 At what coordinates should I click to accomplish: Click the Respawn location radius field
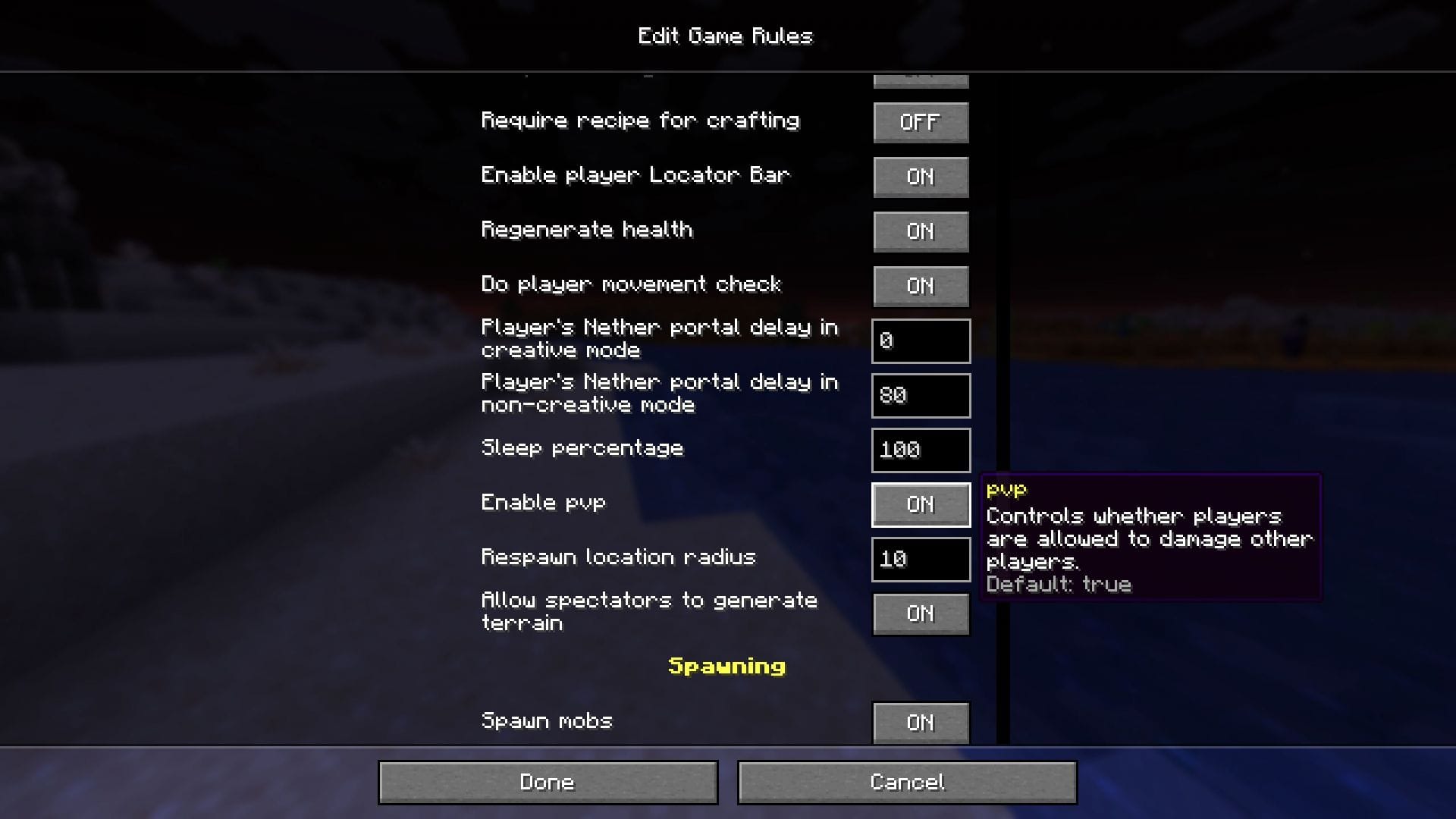tap(920, 559)
